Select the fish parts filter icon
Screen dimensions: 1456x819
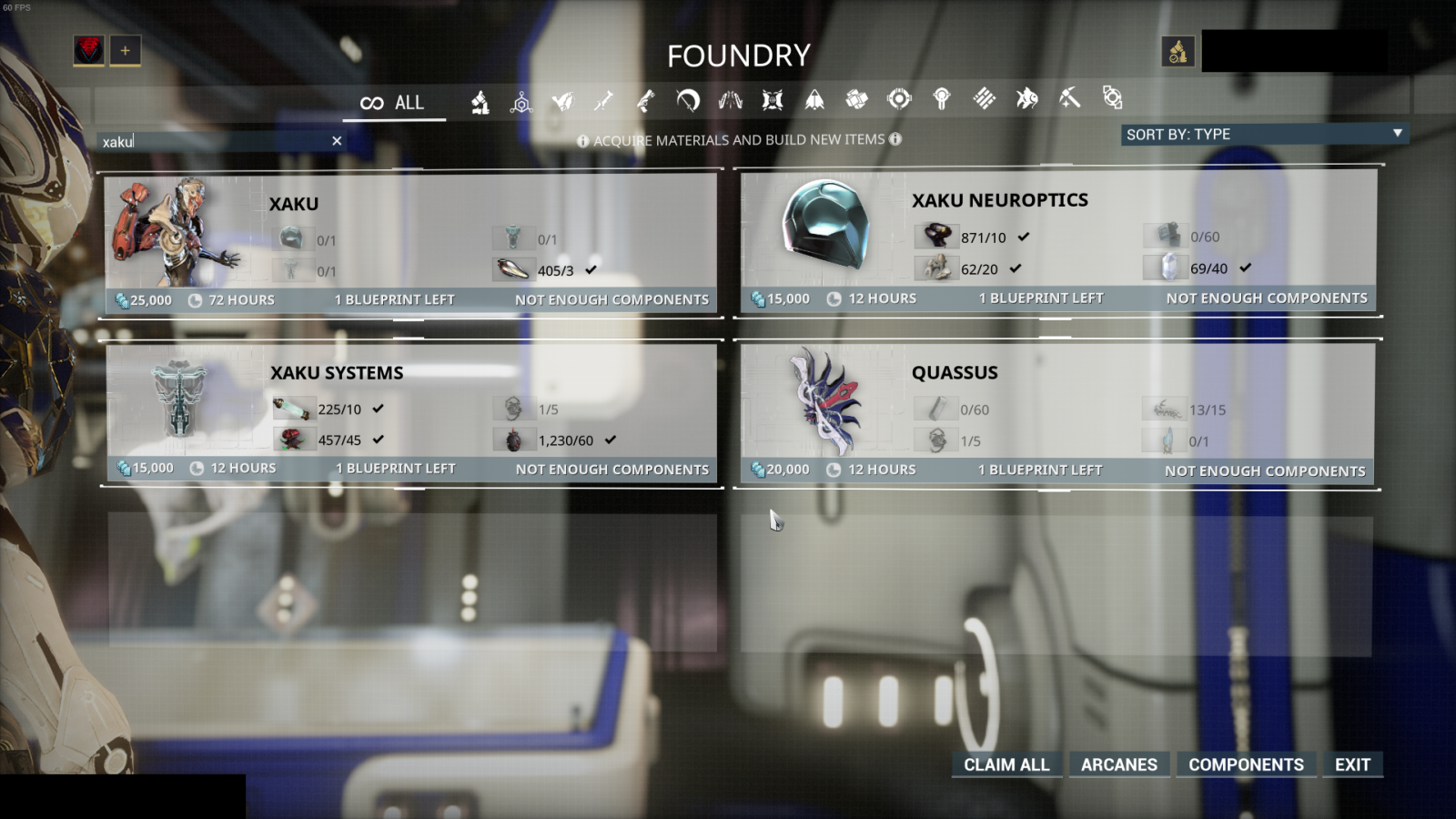[1026, 100]
